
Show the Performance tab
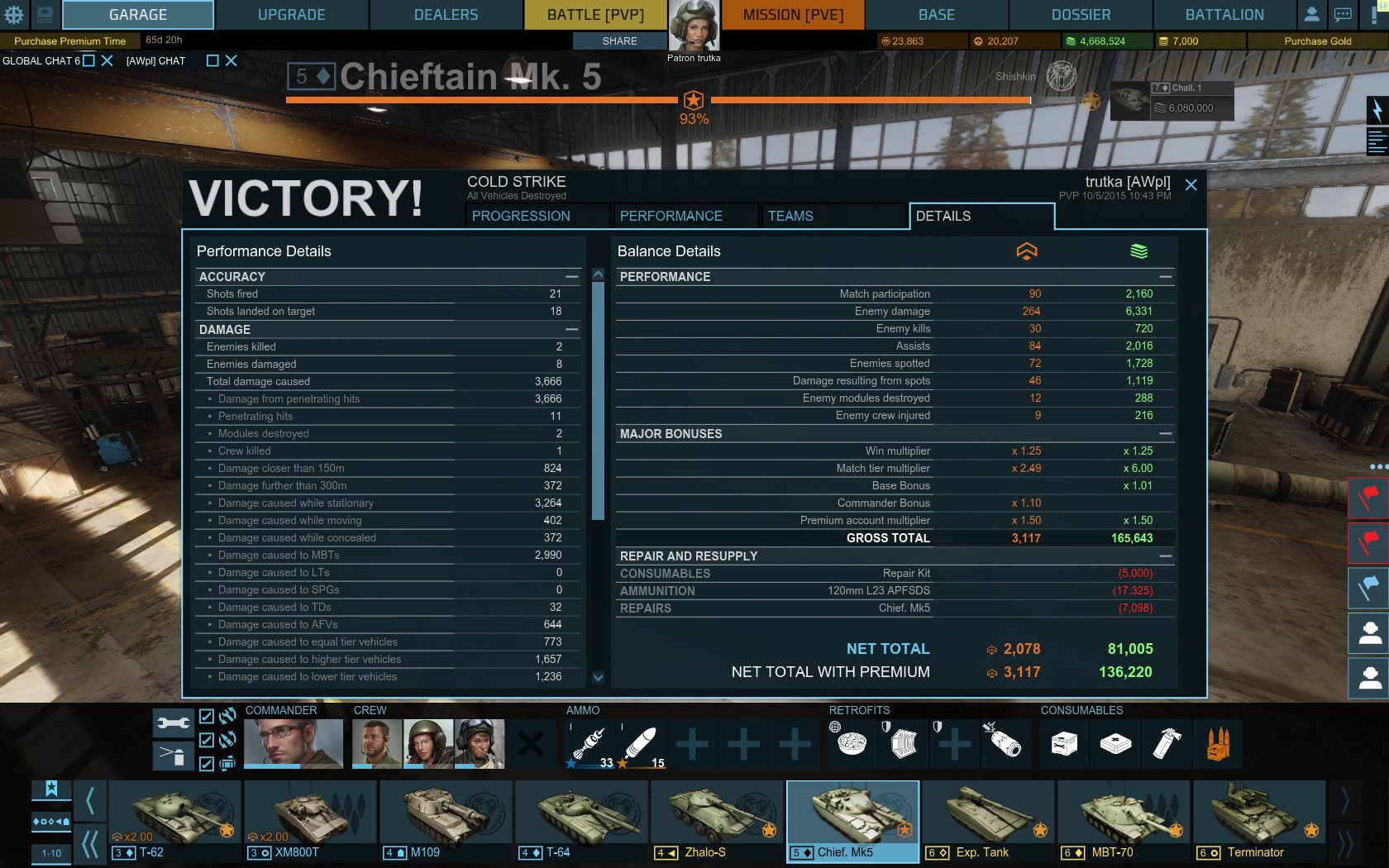(x=671, y=216)
